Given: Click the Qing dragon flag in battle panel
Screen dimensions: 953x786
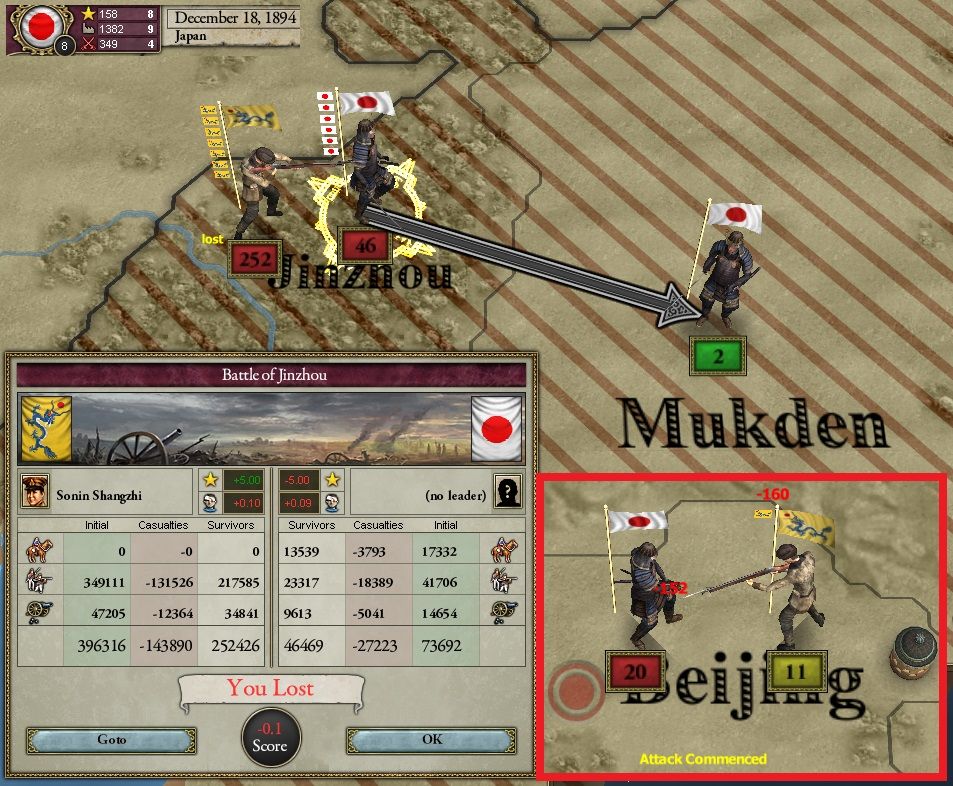Looking at the screenshot, I should coord(46,428).
